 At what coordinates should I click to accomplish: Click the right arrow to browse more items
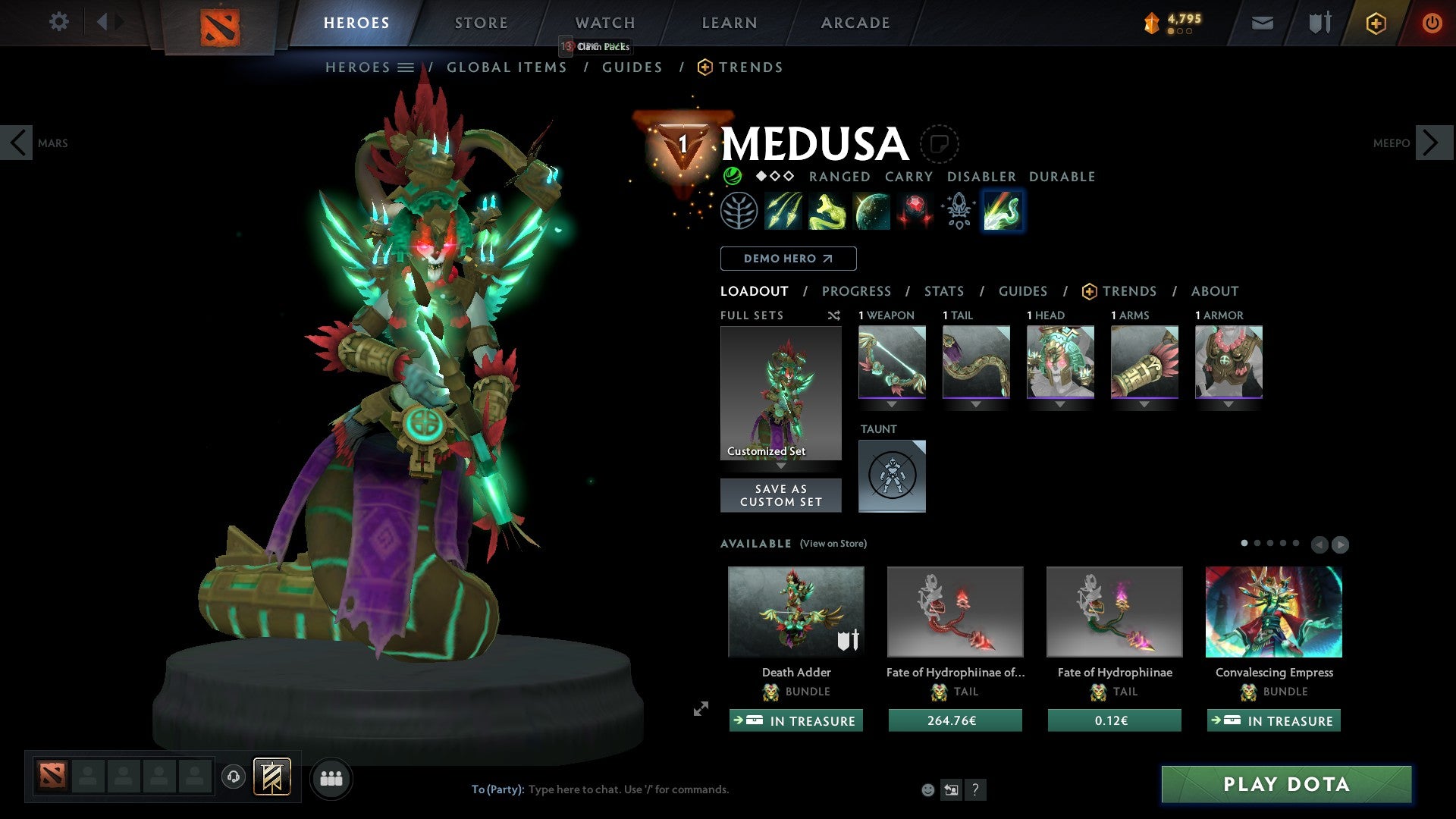1339,543
